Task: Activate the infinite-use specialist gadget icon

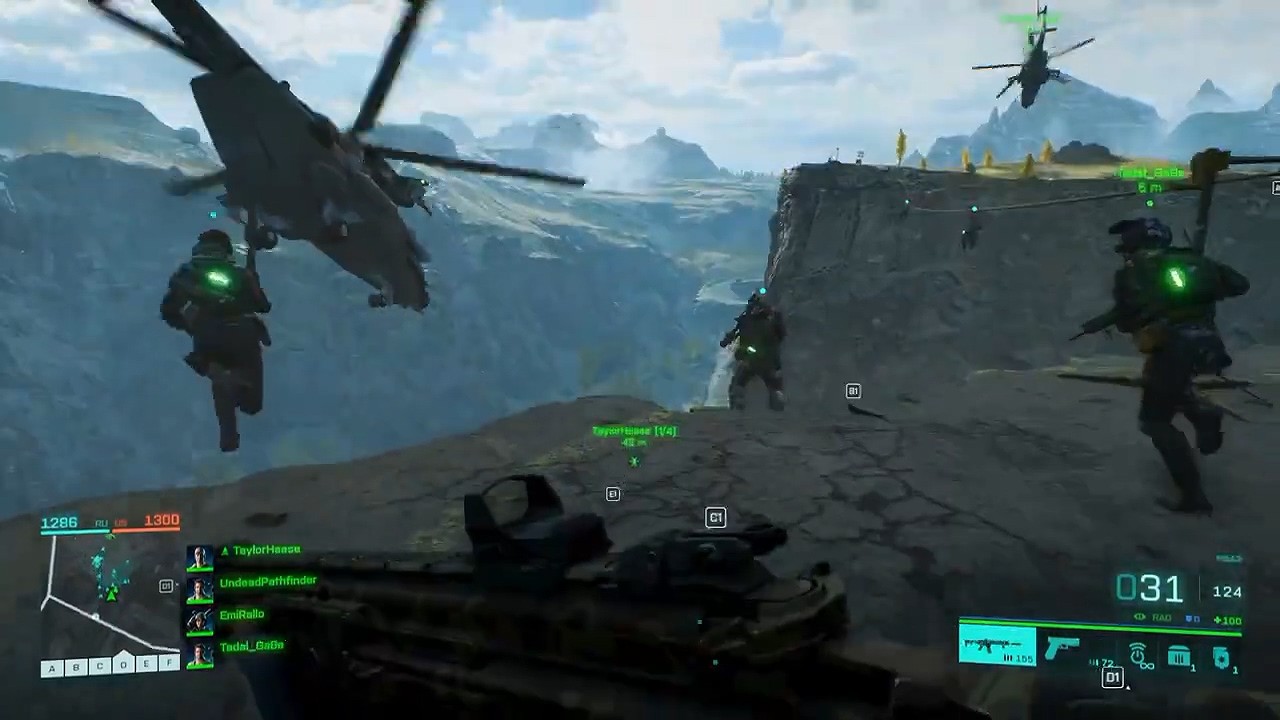Action: (1141, 656)
